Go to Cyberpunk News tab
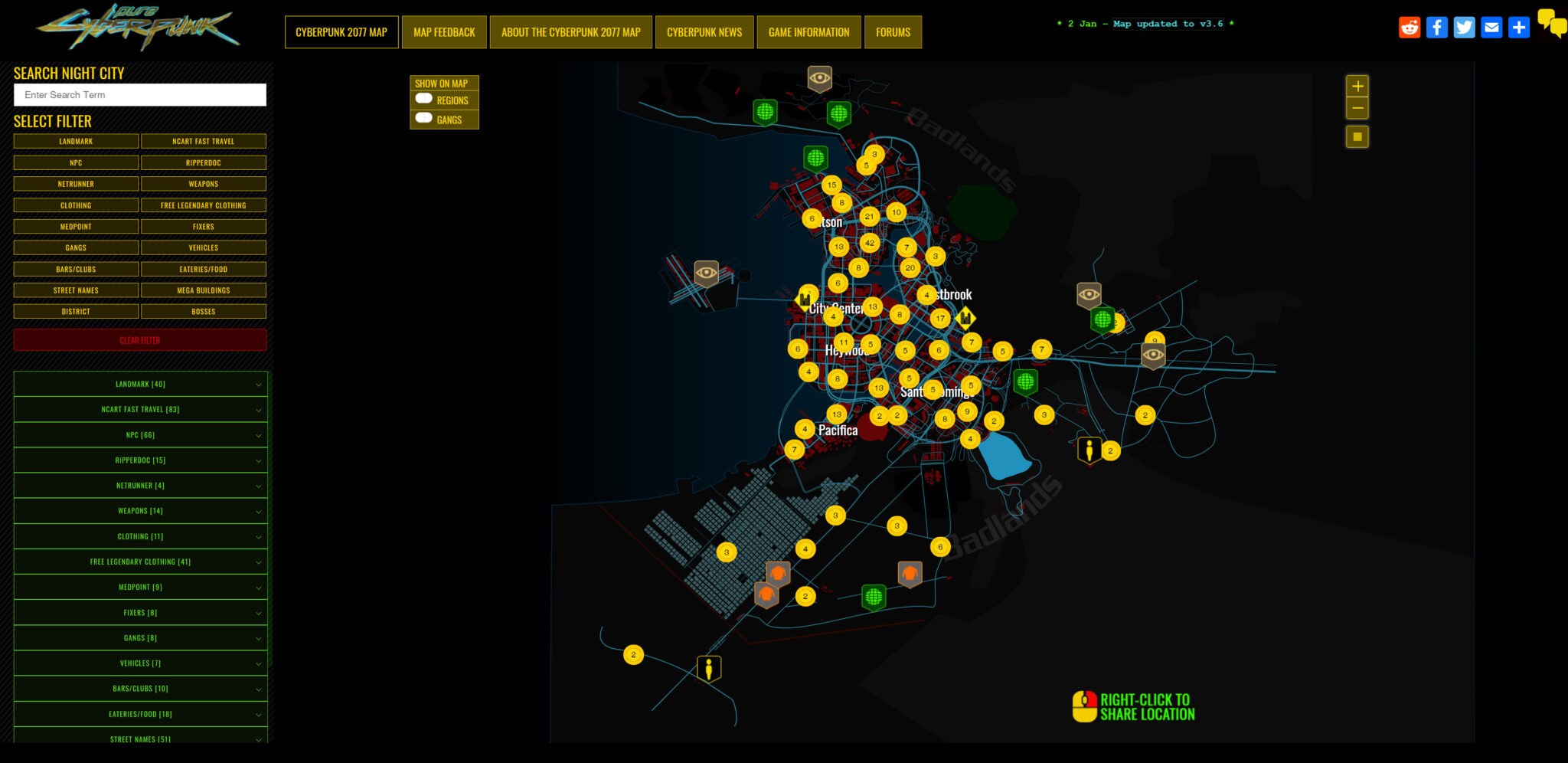Screen dimensions: 1568x763 704,32
